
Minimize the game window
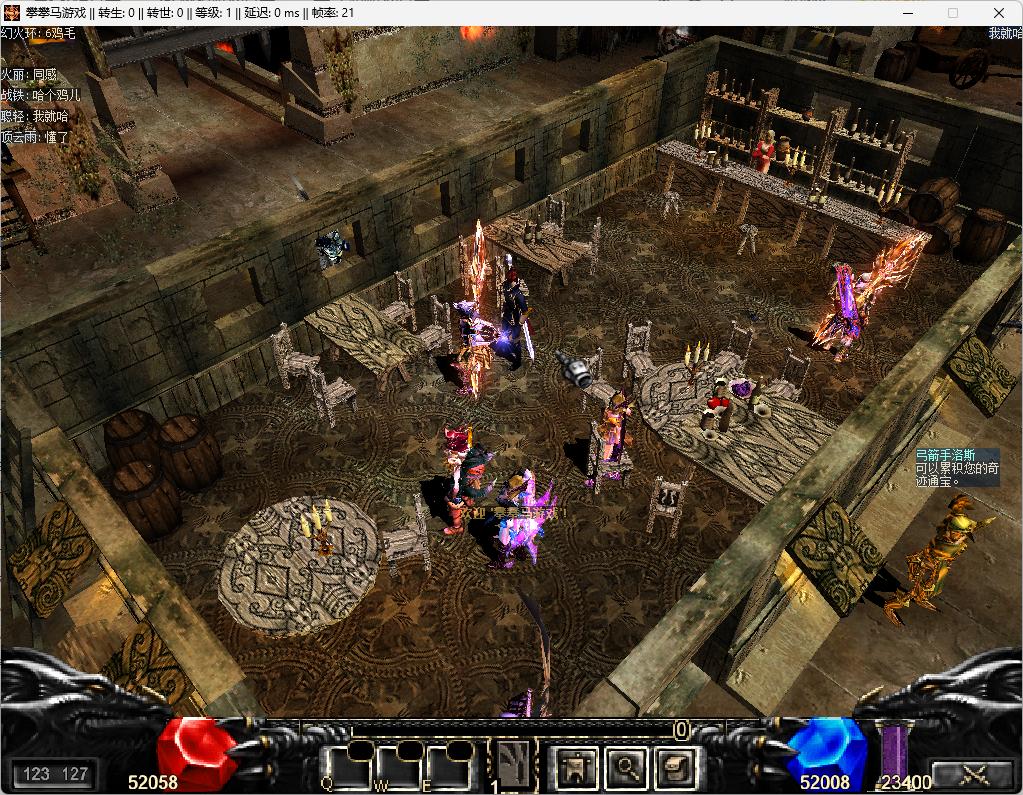click(x=906, y=13)
